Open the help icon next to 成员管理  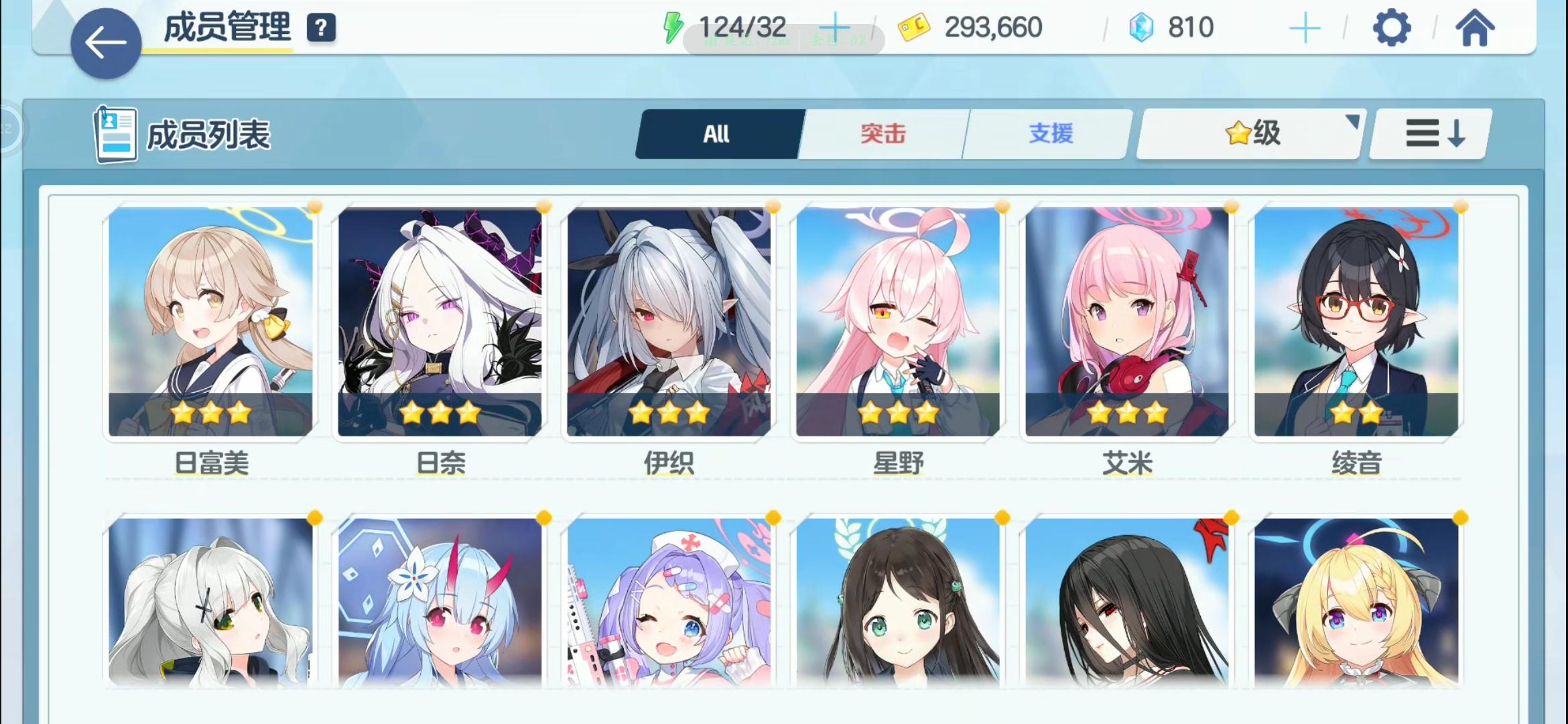click(x=321, y=29)
